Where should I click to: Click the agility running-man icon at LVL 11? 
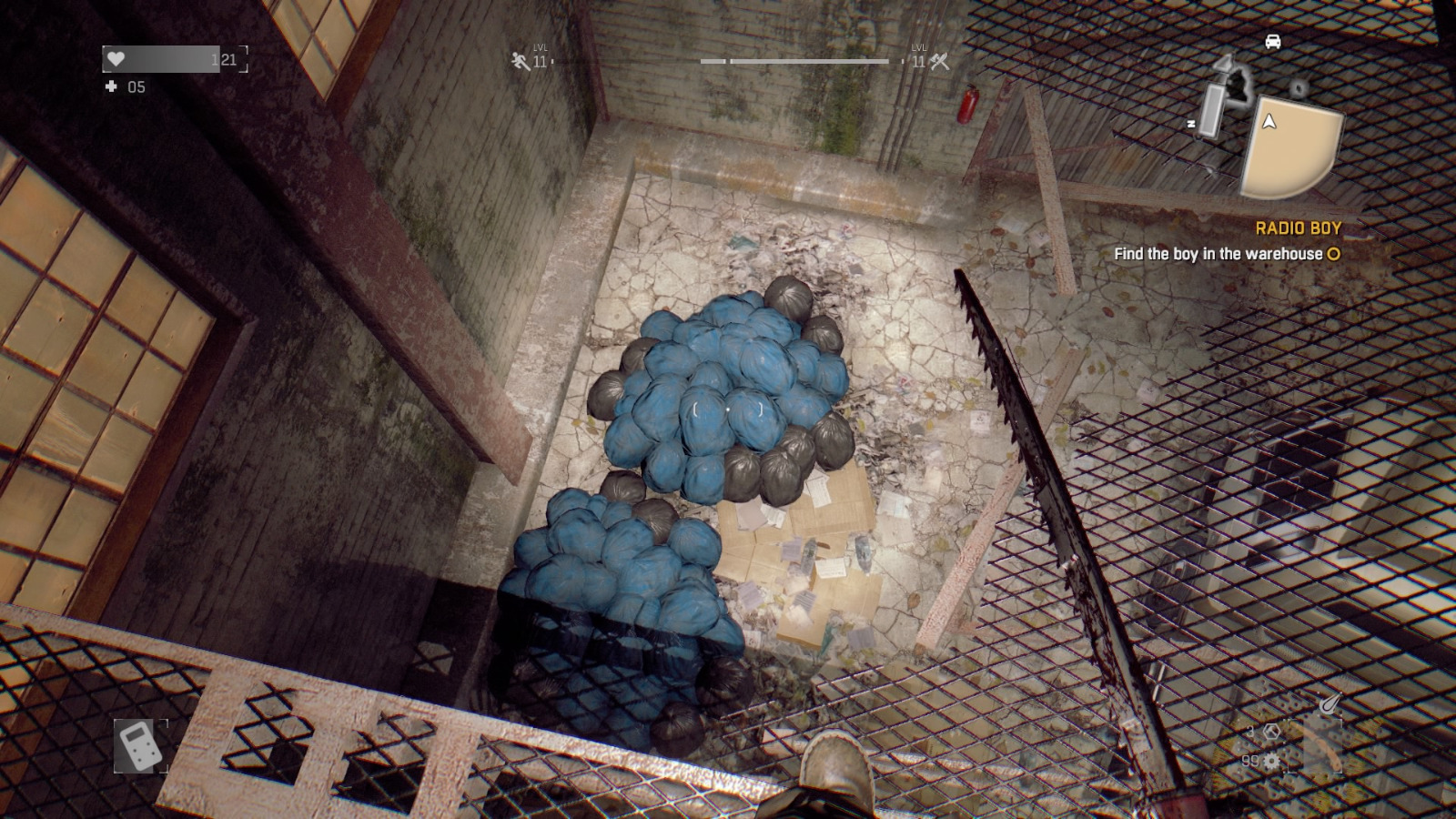(x=517, y=59)
